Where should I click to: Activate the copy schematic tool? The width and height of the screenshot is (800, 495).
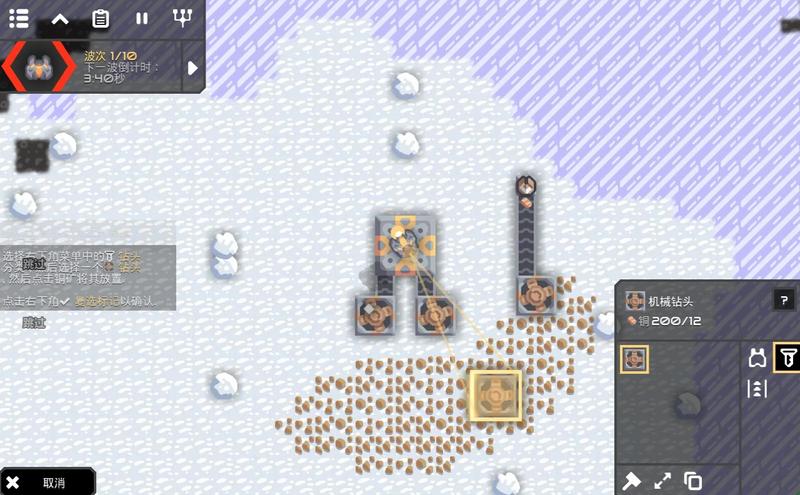click(693, 480)
